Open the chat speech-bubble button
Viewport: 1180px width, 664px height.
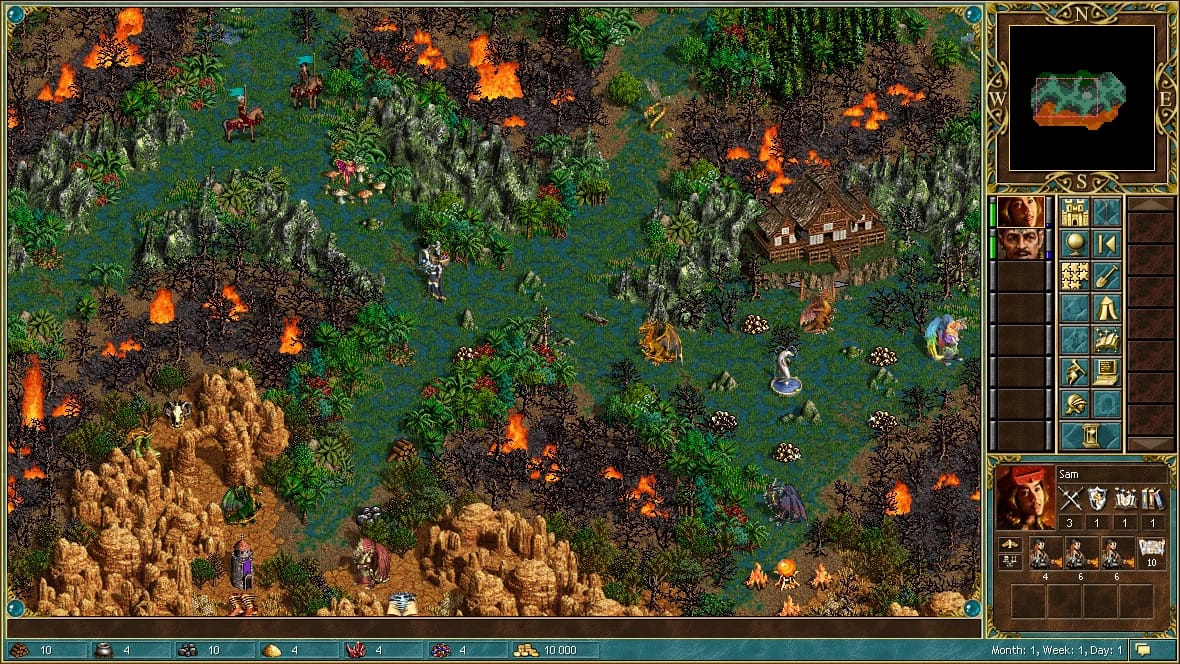pyautogui.click(x=1143, y=651)
